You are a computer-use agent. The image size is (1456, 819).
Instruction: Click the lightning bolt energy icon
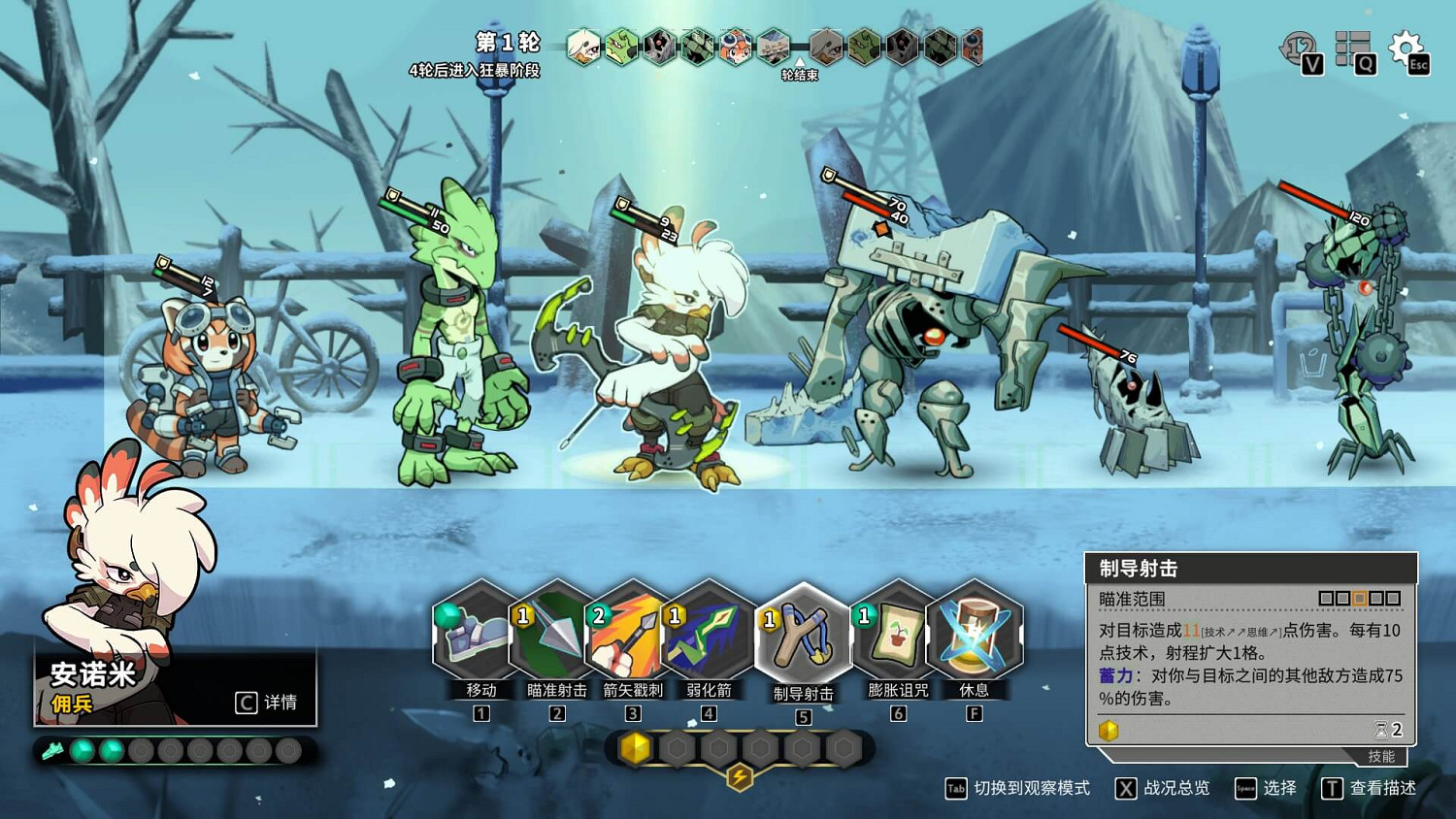coord(740,776)
